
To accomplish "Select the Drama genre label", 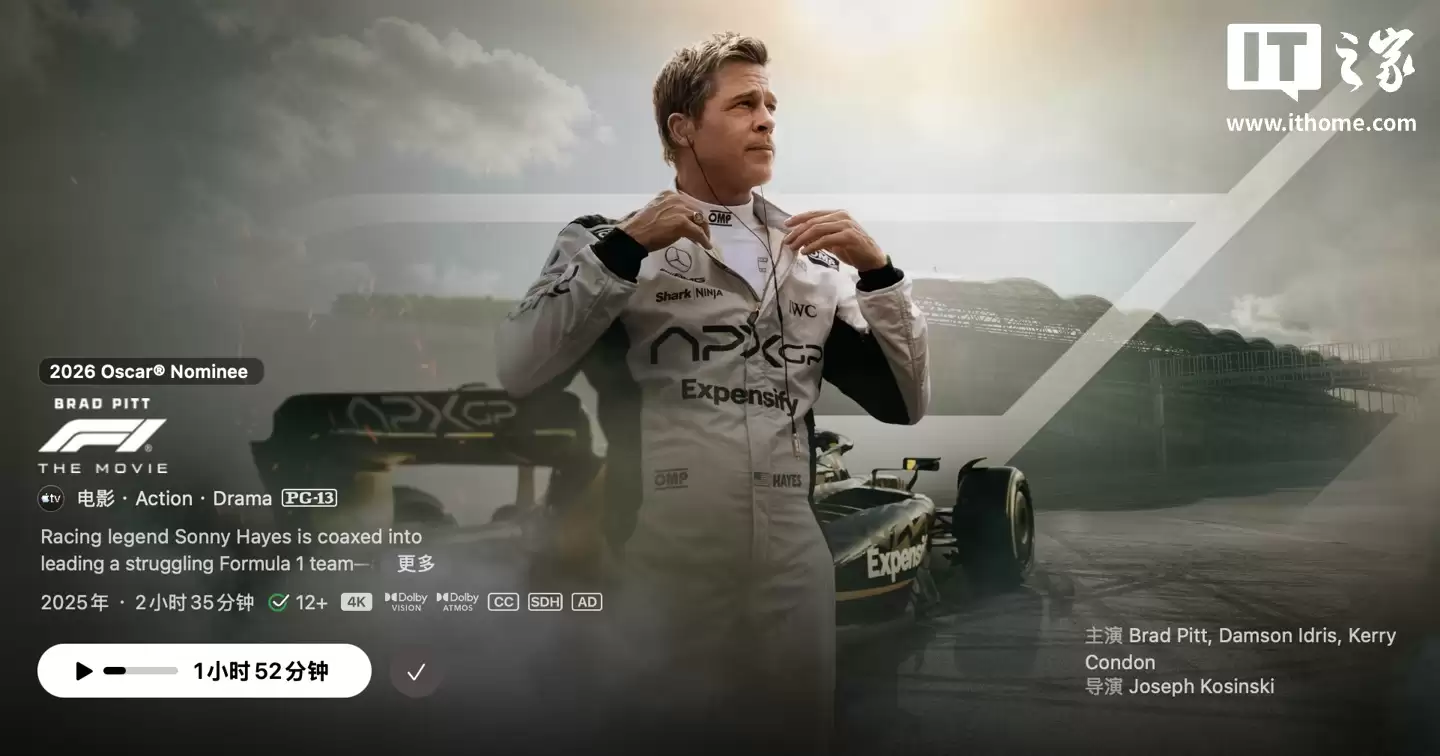I will (x=241, y=498).
